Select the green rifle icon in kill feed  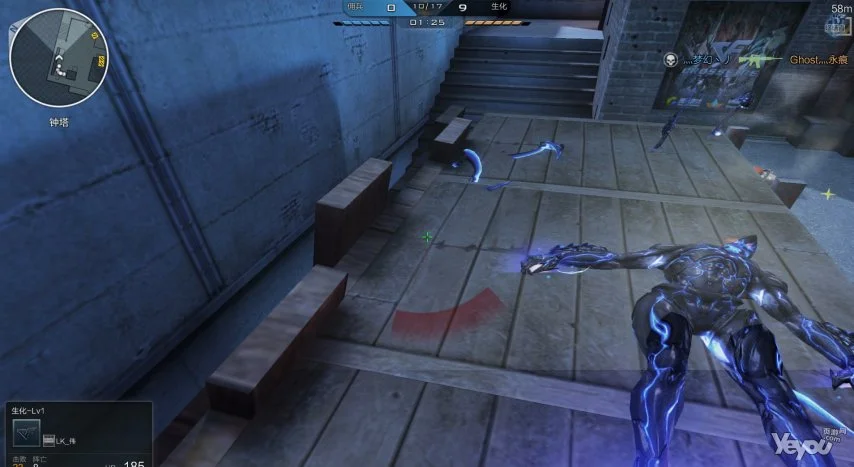pyautogui.click(x=757, y=60)
